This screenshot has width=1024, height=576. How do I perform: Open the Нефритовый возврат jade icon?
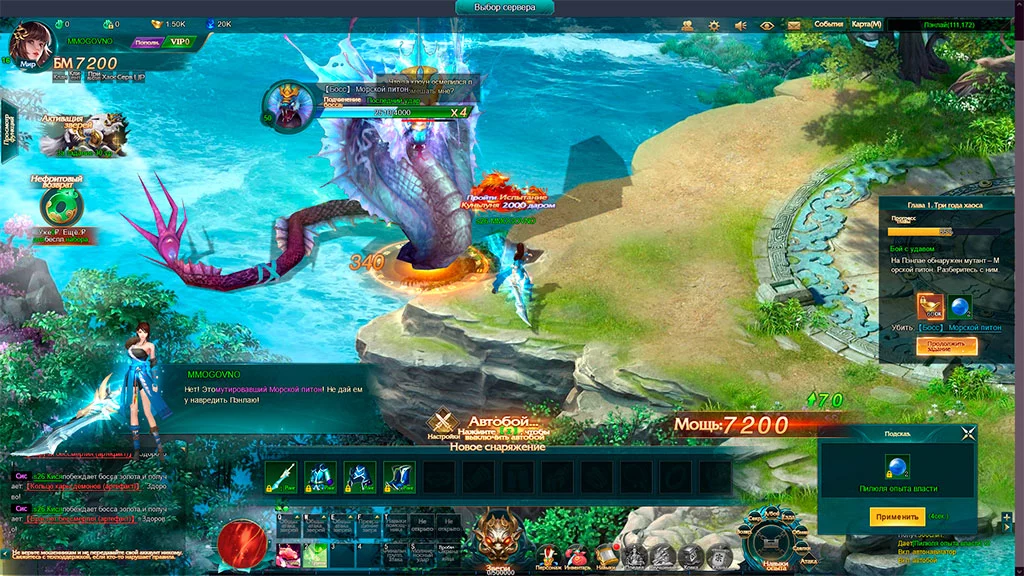(62, 205)
